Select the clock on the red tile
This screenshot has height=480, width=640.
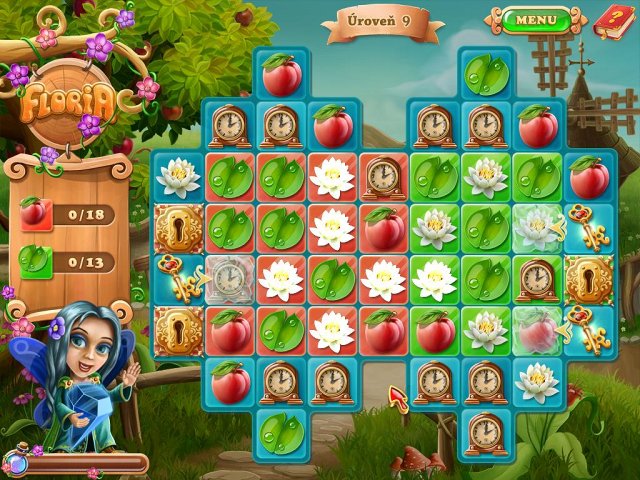[x=384, y=177]
